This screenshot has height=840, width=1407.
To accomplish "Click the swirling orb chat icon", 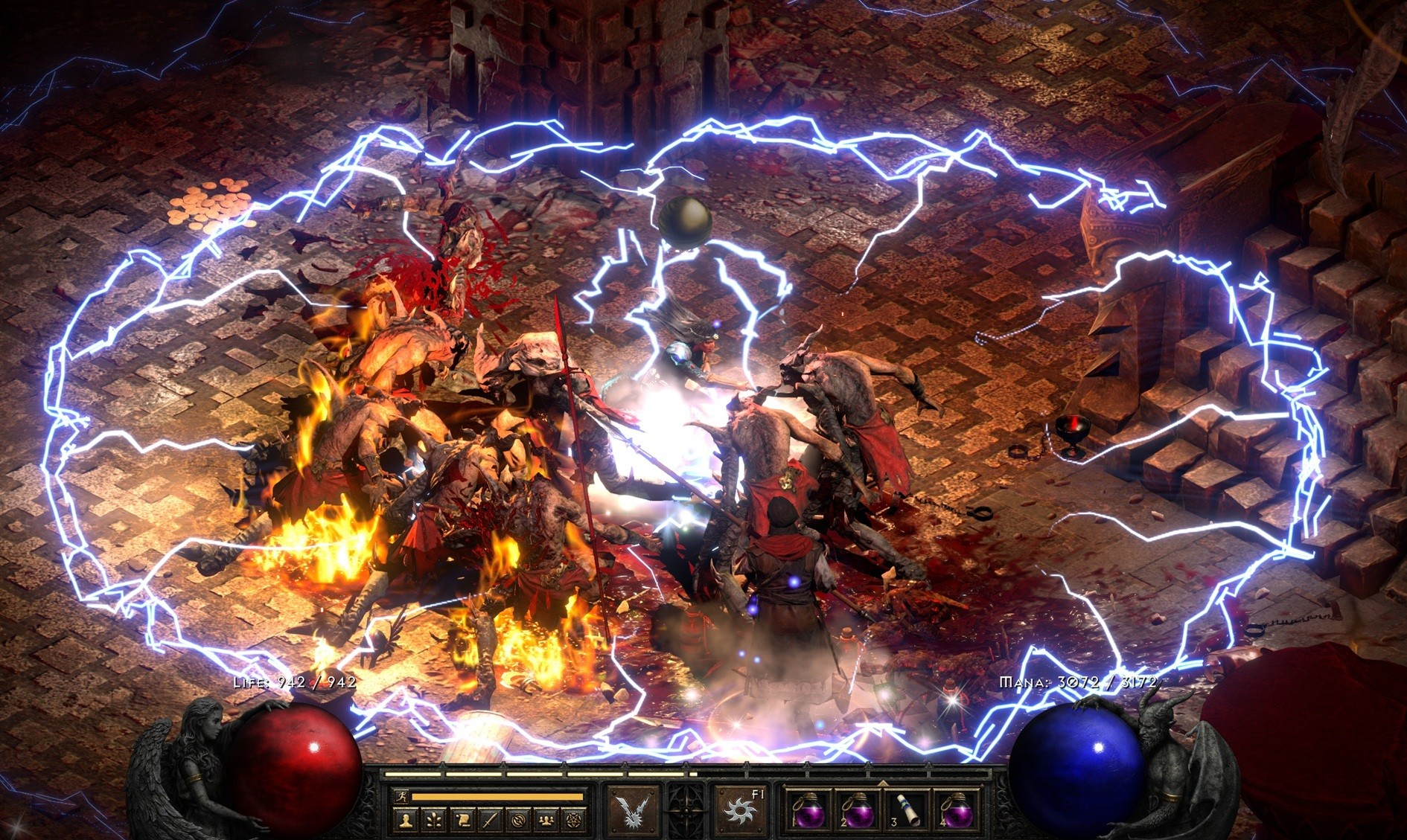I will point(517,820).
